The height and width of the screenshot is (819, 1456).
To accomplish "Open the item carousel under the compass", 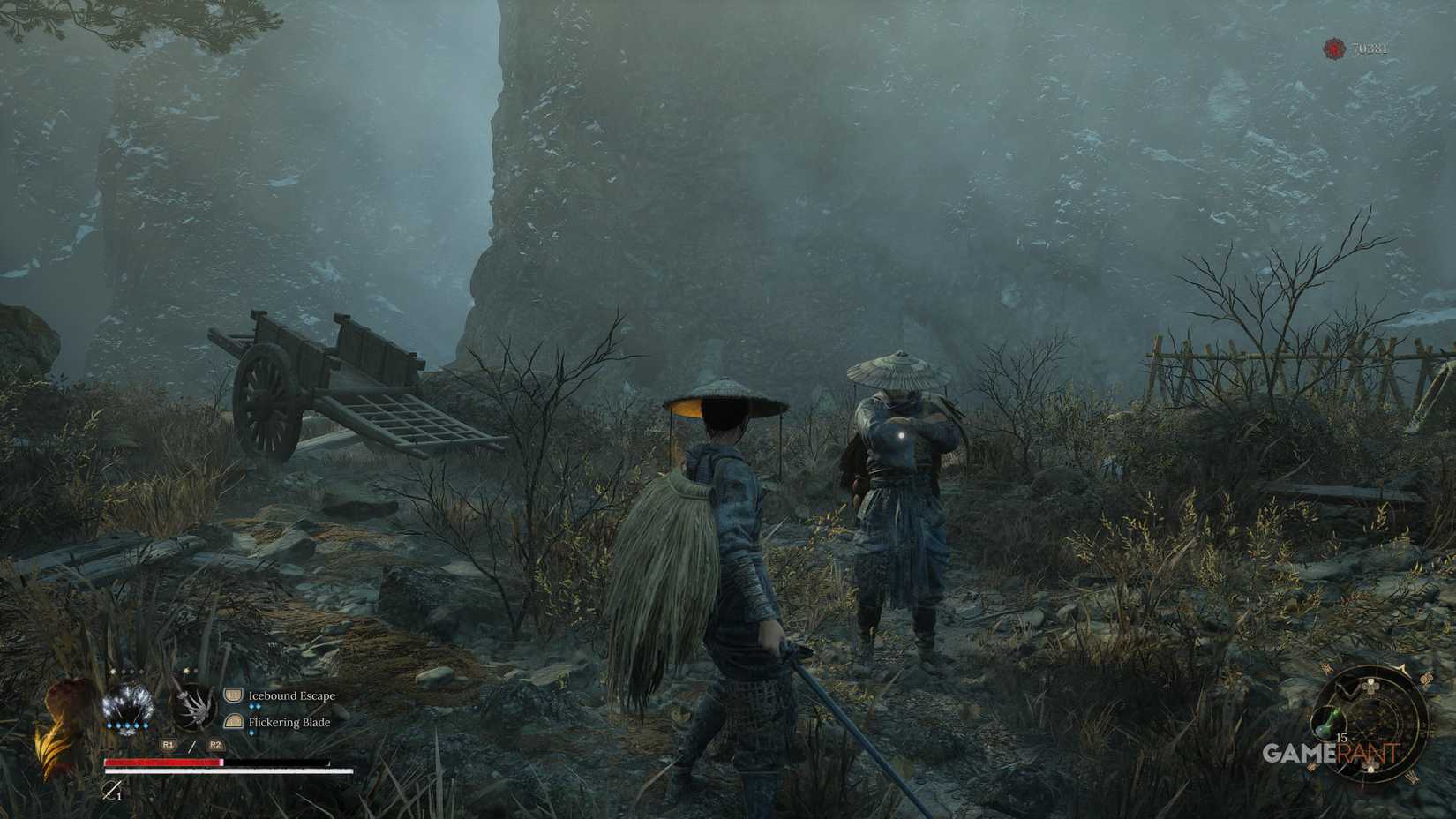I will point(1328,721).
